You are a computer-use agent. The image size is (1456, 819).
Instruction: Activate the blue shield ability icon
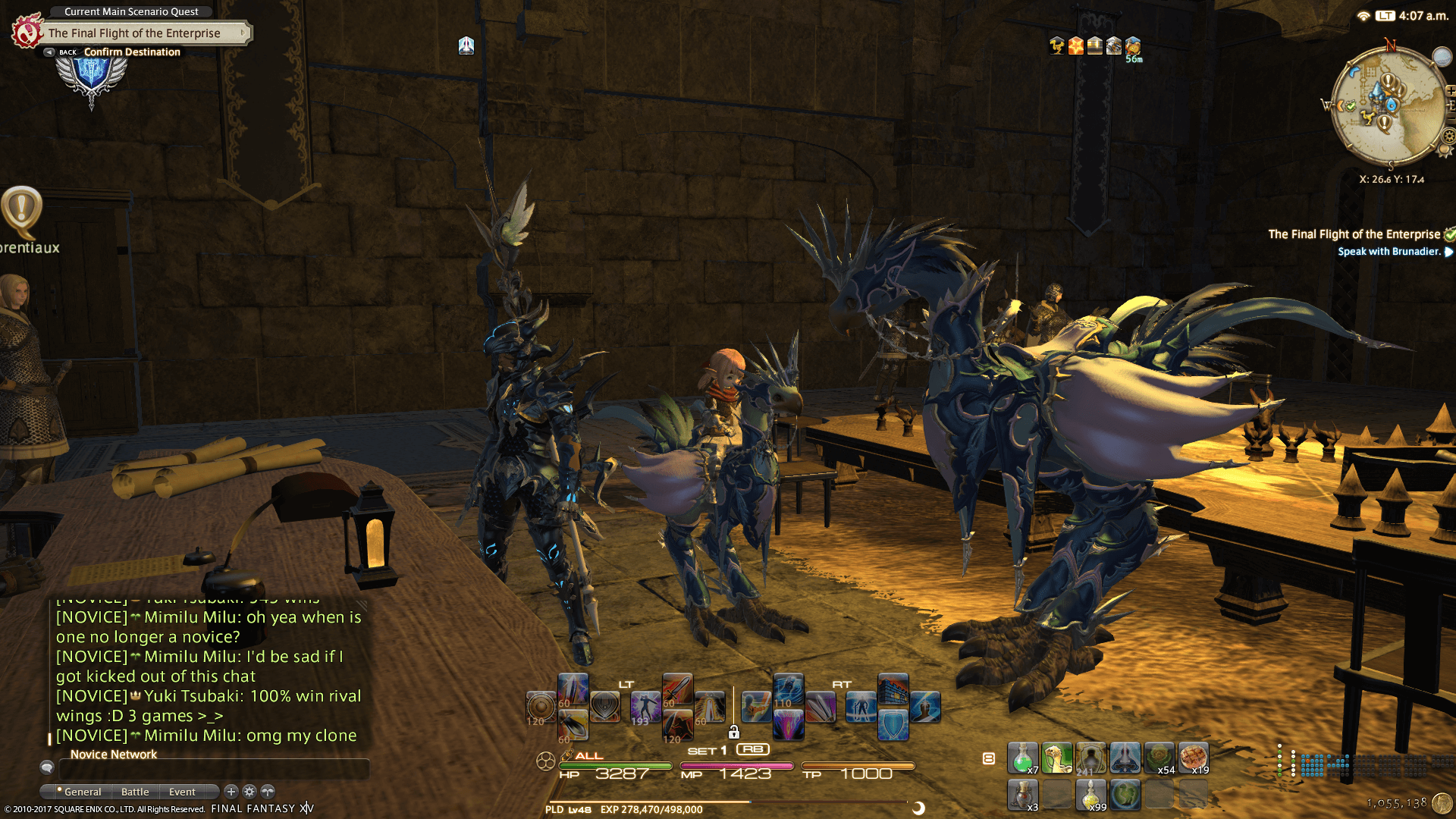pos(893,724)
